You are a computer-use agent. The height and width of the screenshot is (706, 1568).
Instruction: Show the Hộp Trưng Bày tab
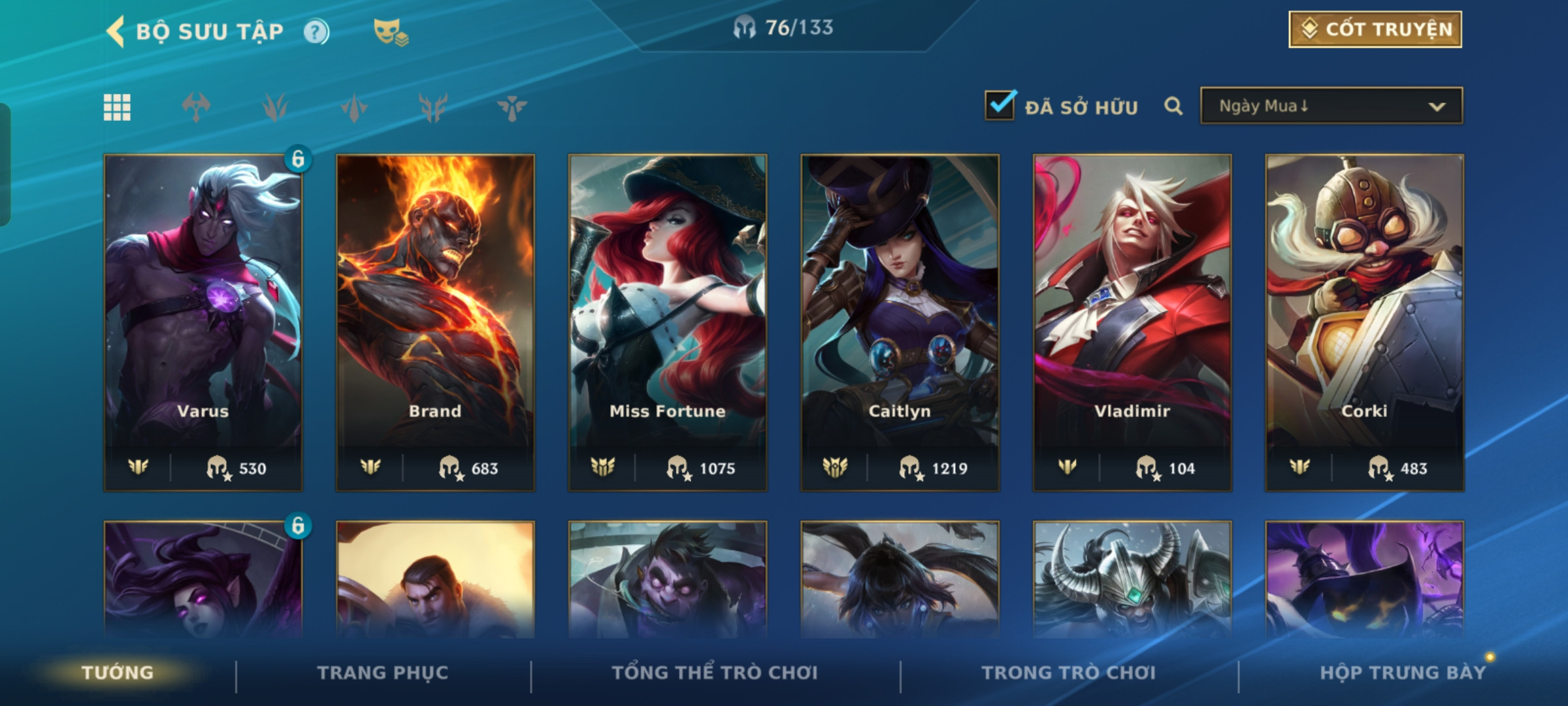[x=1403, y=673]
